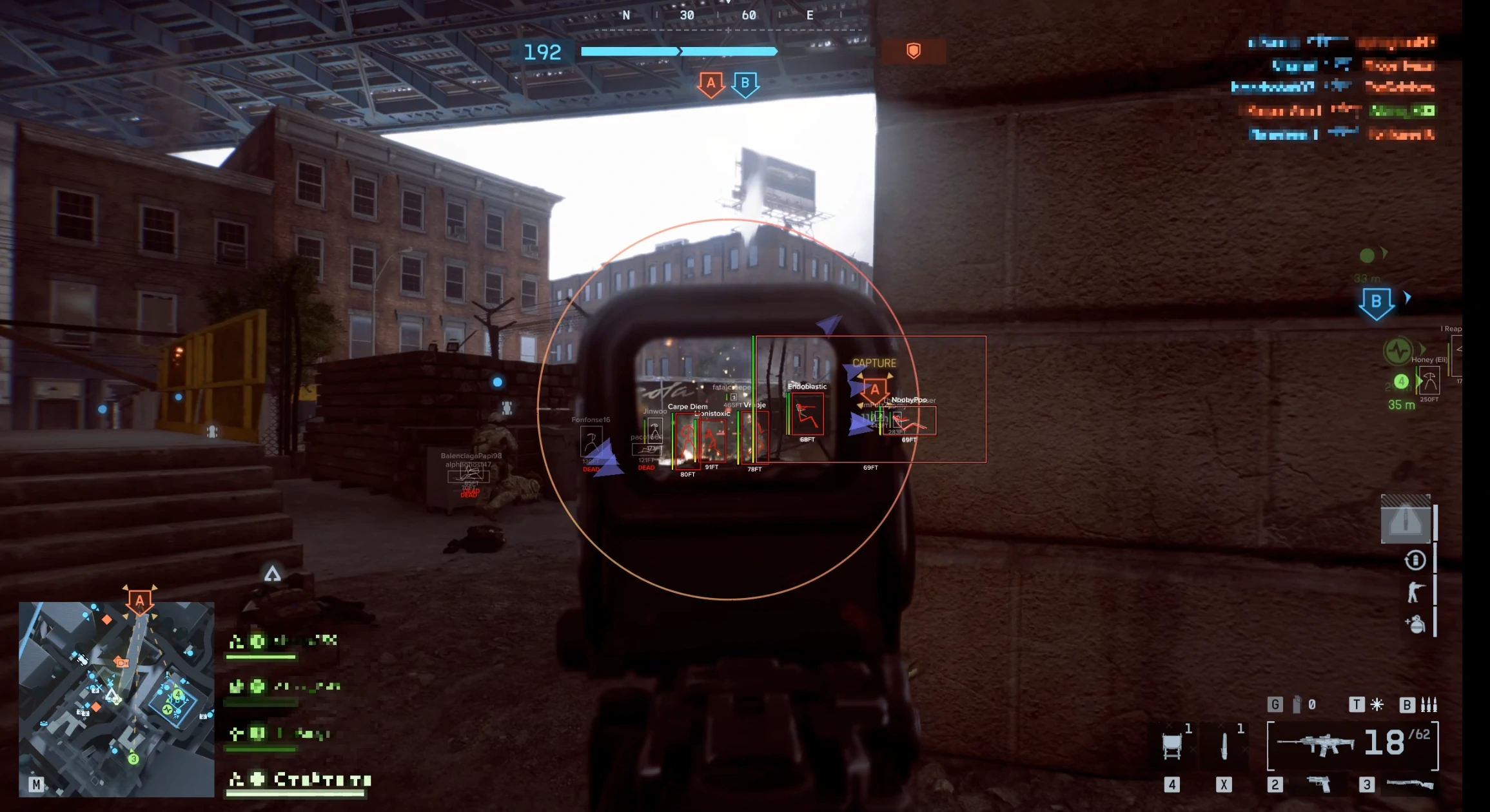Screen dimensions: 1490x812
Task: Select the shotgun in weapon slot 3
Action: 1411,782
